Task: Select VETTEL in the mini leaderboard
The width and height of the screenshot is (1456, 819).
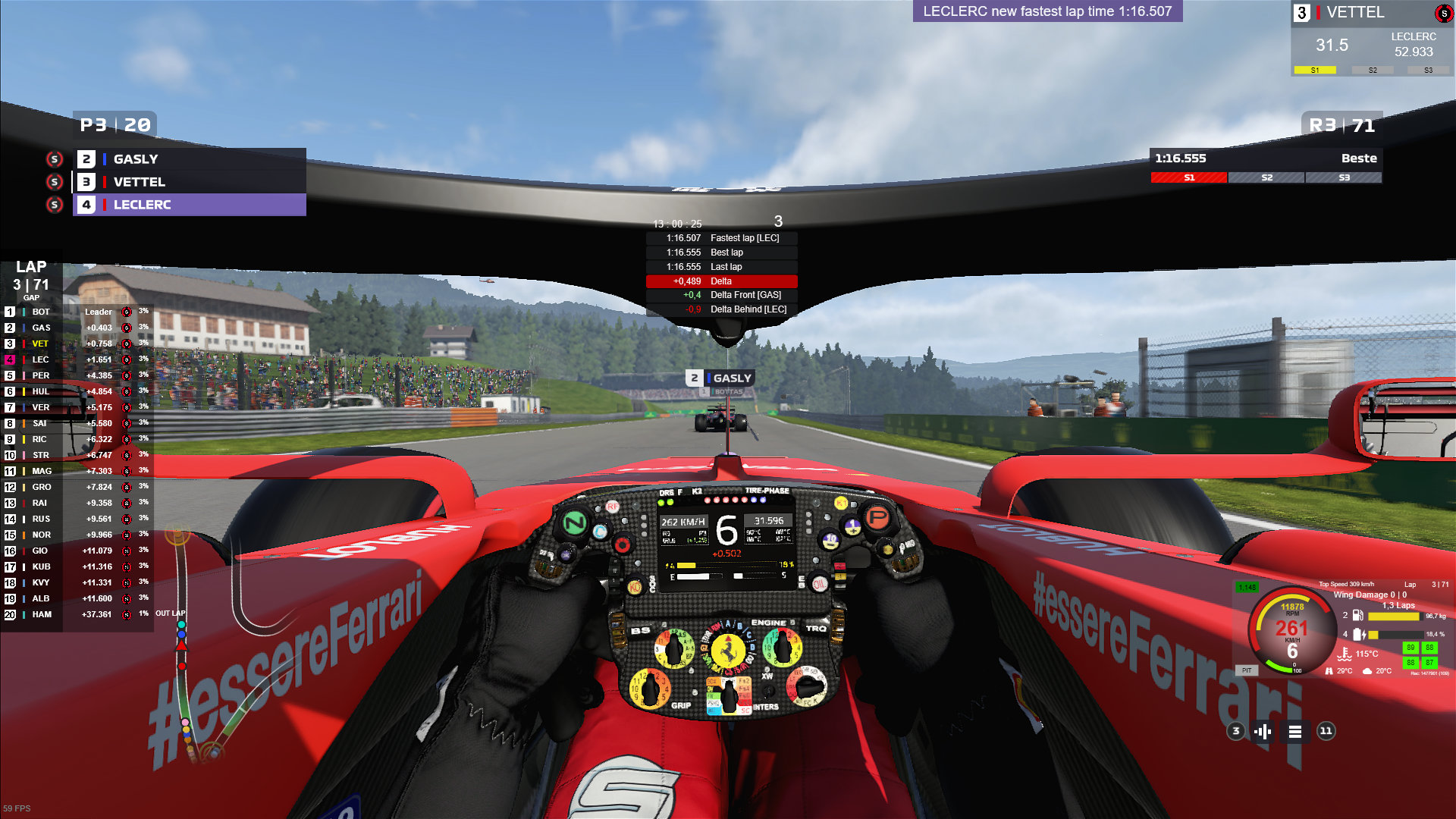Action: click(x=140, y=182)
